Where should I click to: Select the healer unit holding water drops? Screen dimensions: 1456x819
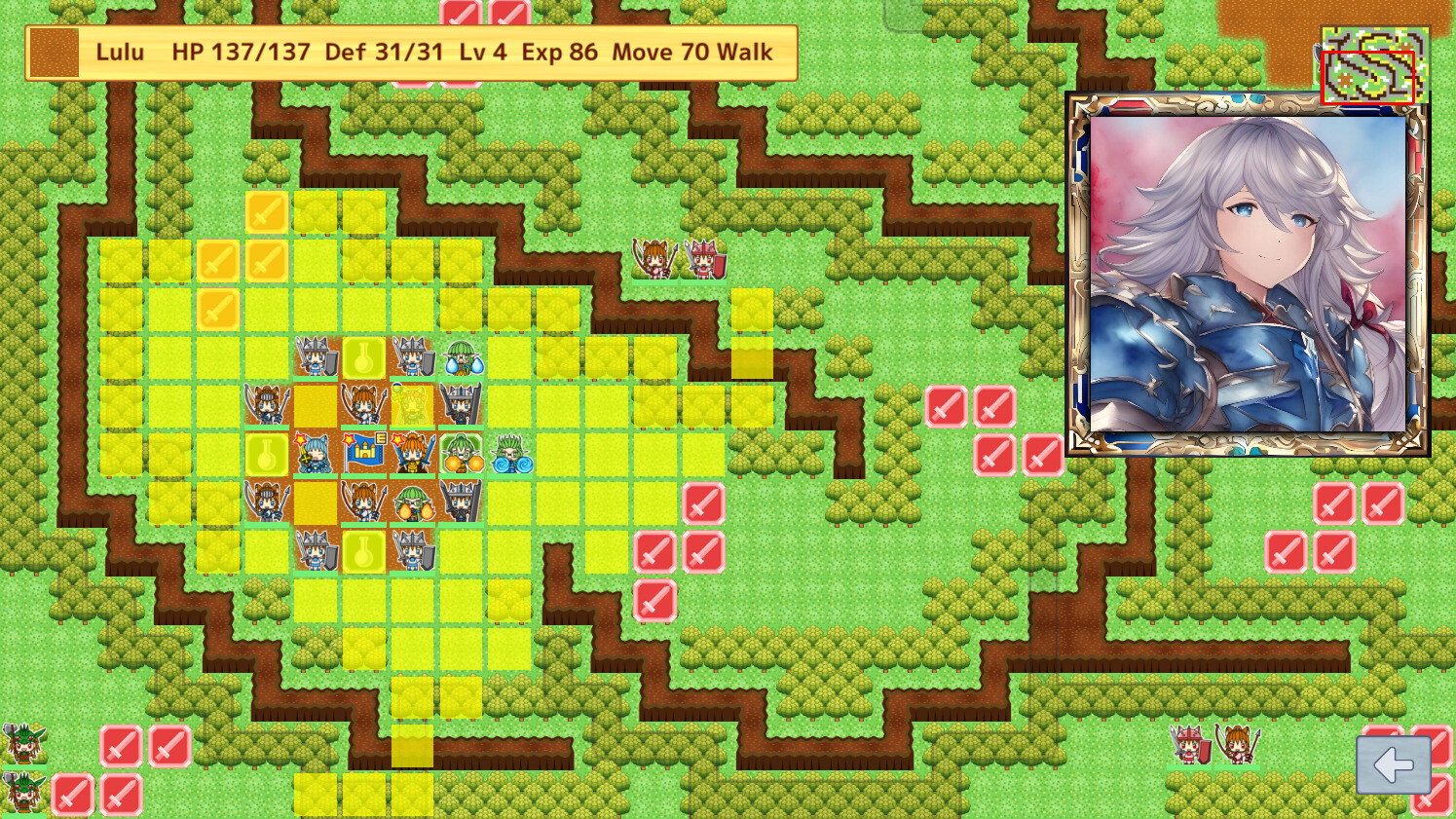[x=464, y=360]
